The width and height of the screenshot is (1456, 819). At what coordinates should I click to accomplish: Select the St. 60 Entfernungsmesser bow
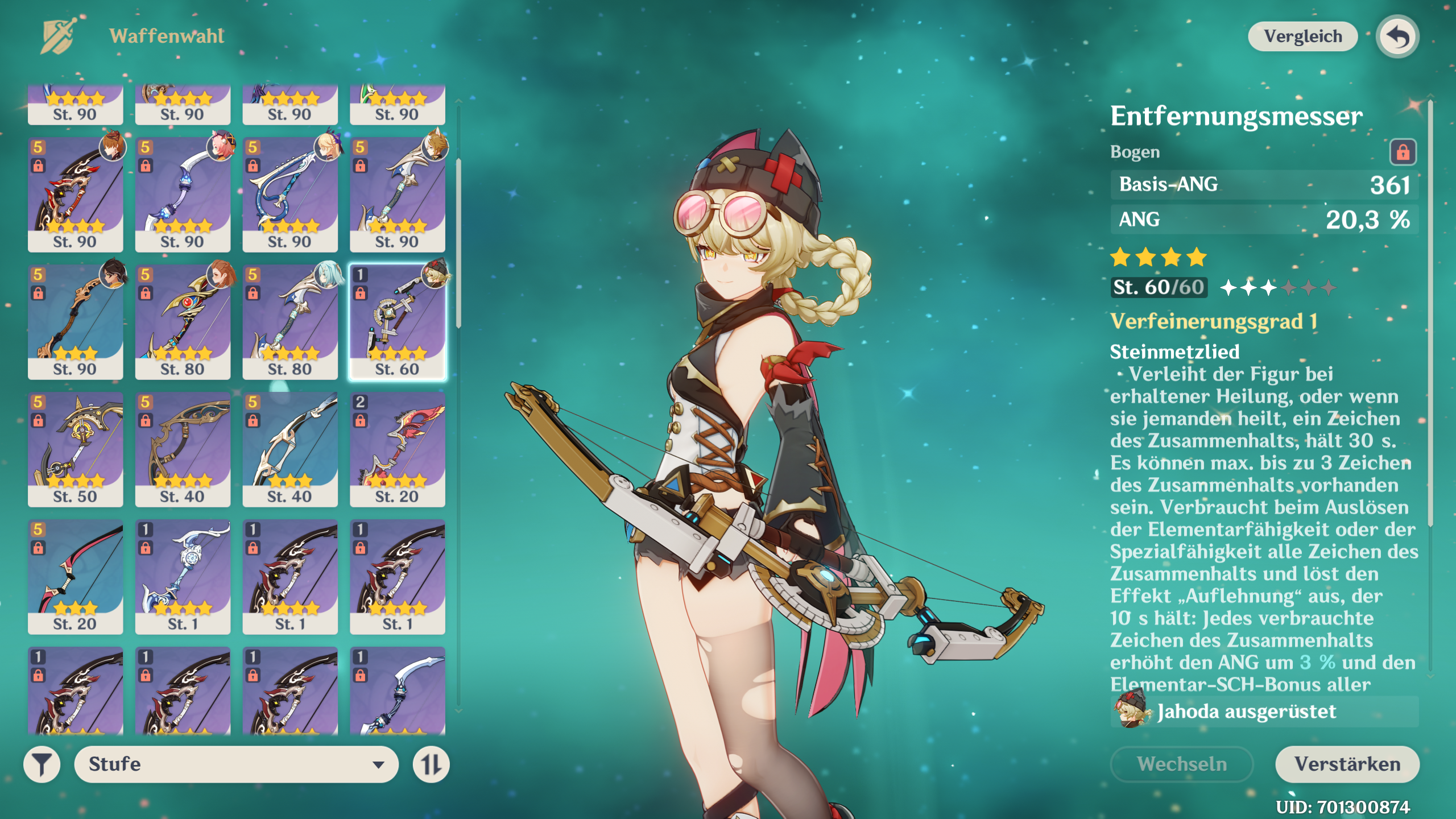pos(398,322)
